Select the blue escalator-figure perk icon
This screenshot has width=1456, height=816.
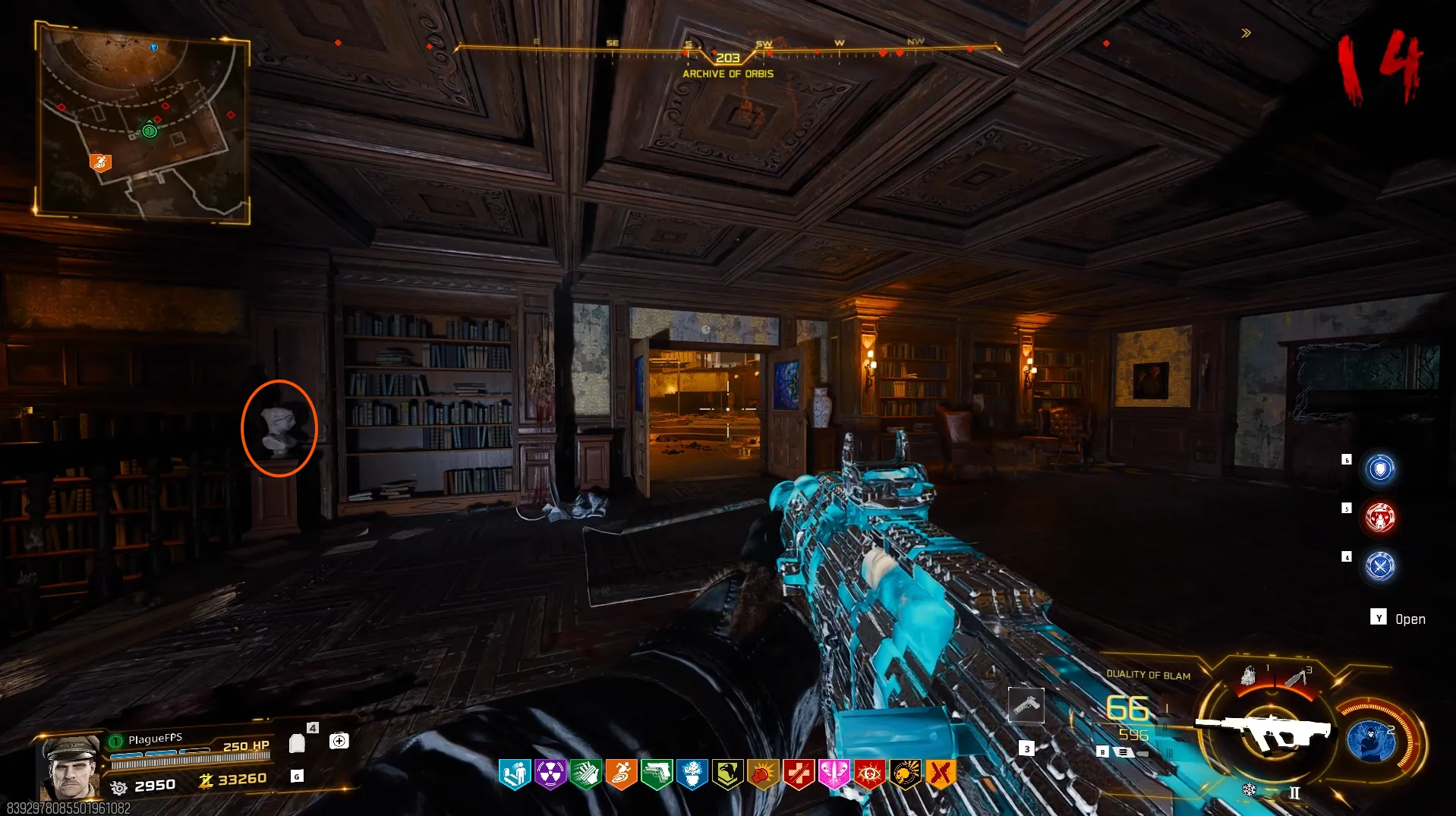[x=514, y=774]
